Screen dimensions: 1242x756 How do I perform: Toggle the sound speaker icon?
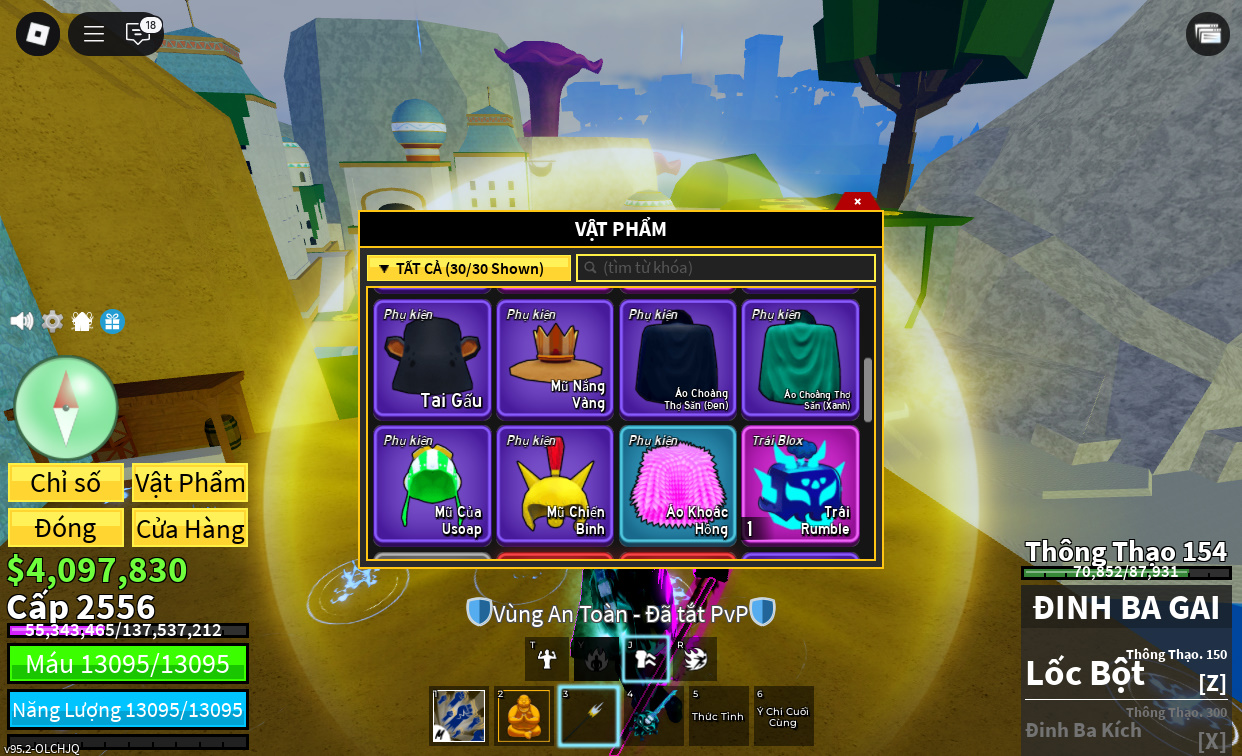point(21,321)
